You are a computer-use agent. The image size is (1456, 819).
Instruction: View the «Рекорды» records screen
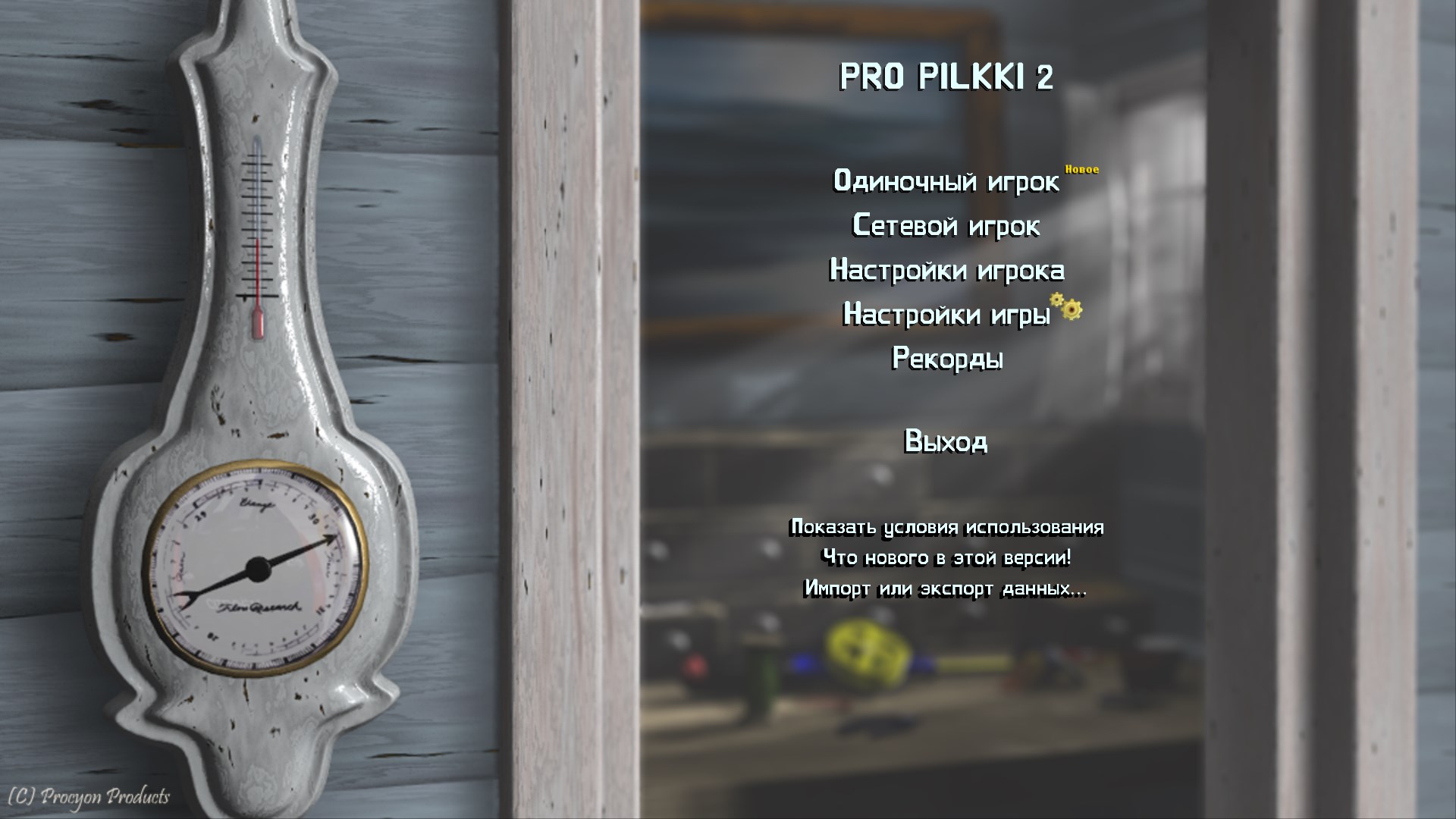click(947, 360)
